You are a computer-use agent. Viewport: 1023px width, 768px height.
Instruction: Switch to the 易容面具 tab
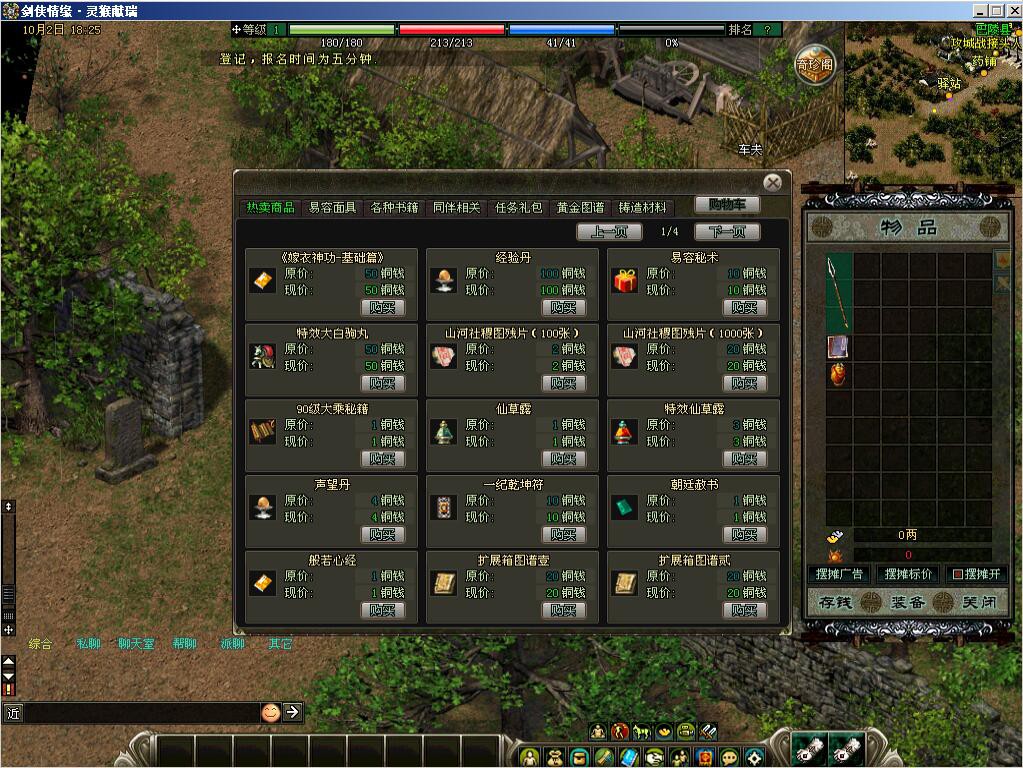pos(332,207)
